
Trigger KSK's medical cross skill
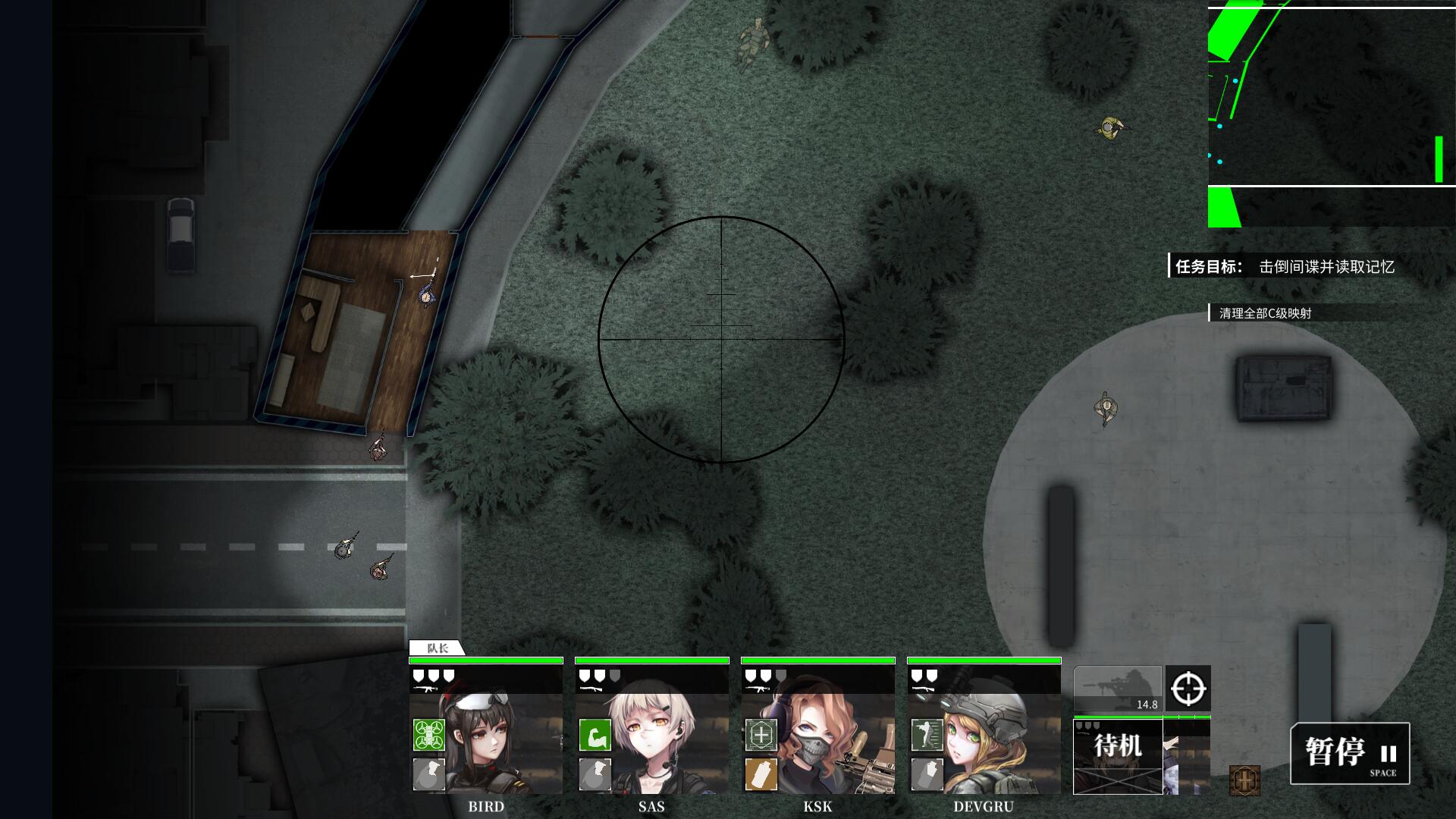tap(761, 735)
